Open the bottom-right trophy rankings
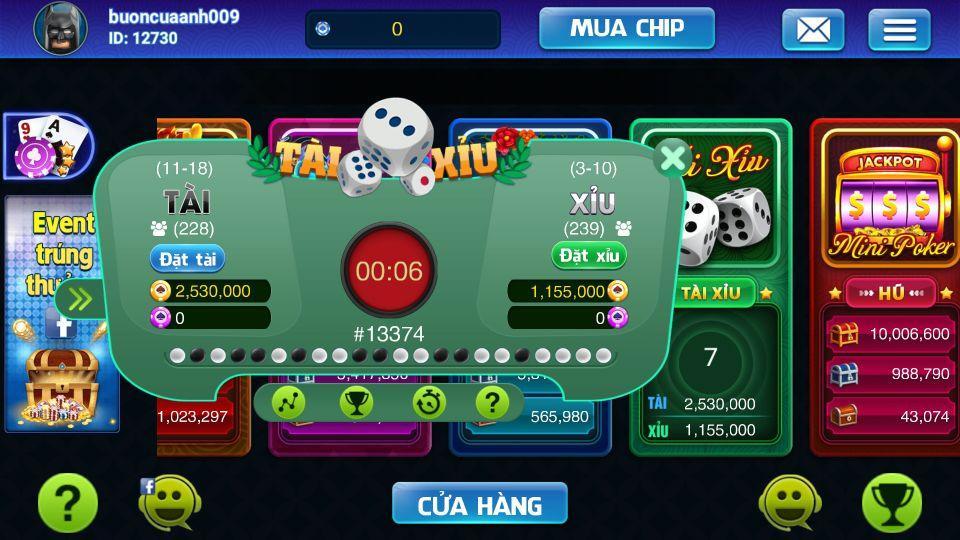Screen dimensions: 960x540 pyautogui.click(x=891, y=503)
